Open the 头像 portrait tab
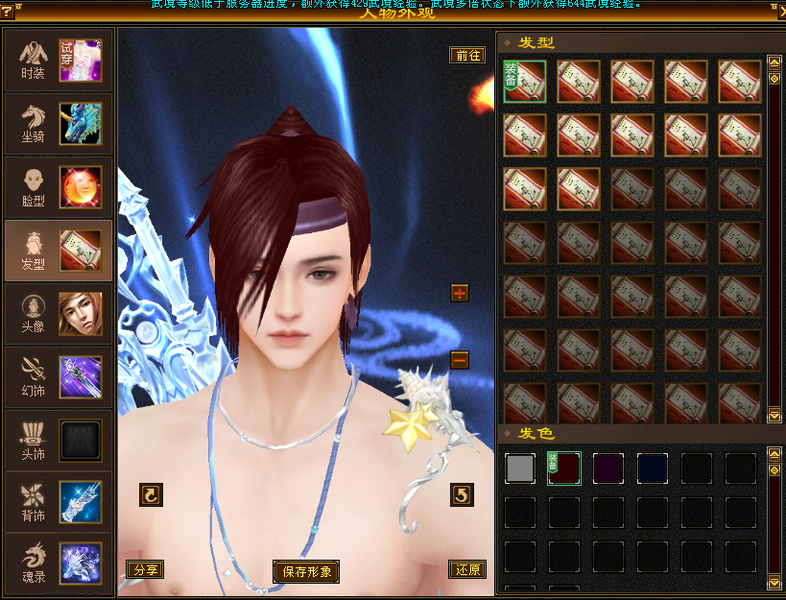 coord(57,312)
